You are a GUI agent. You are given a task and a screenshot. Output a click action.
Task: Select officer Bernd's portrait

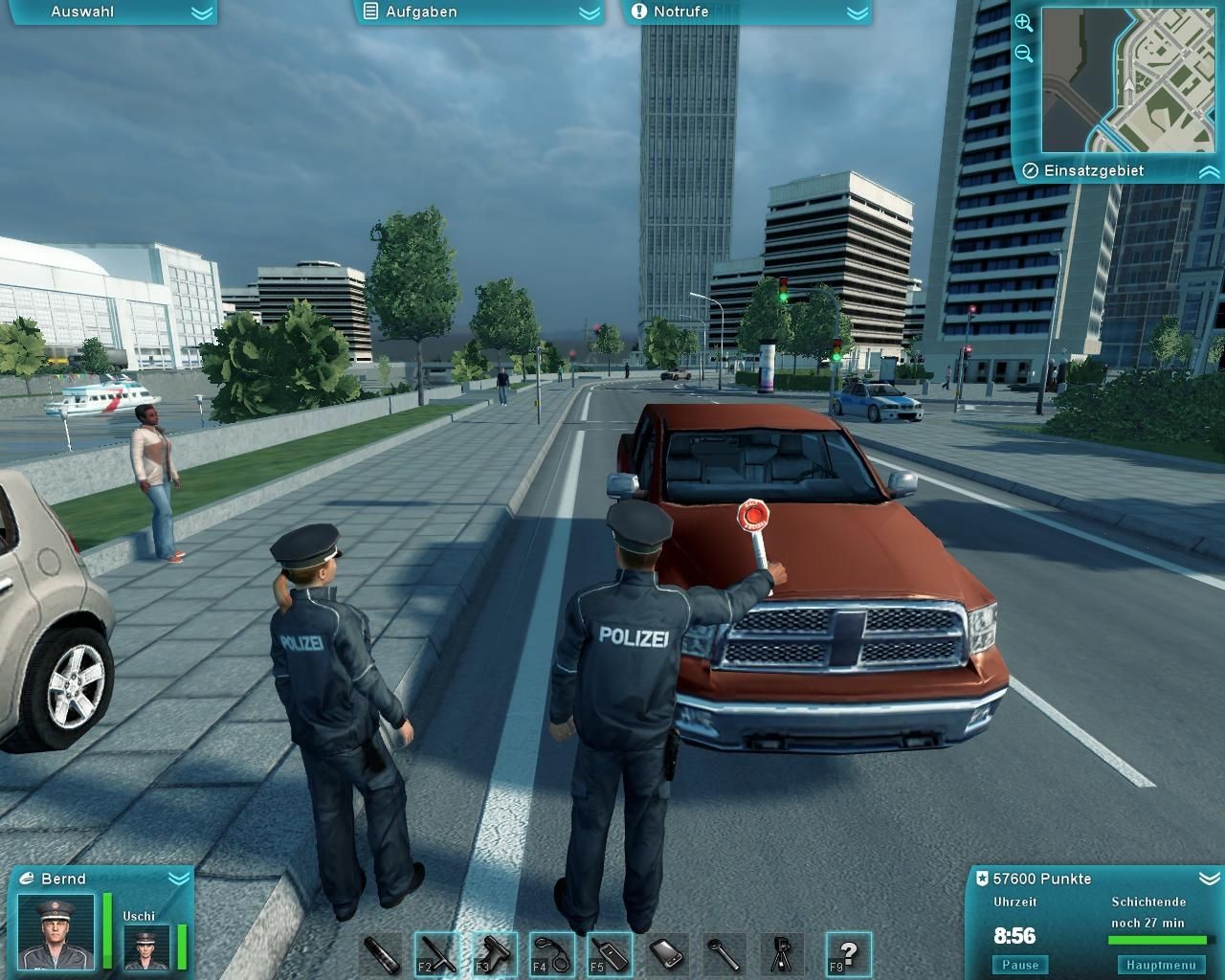point(57,930)
